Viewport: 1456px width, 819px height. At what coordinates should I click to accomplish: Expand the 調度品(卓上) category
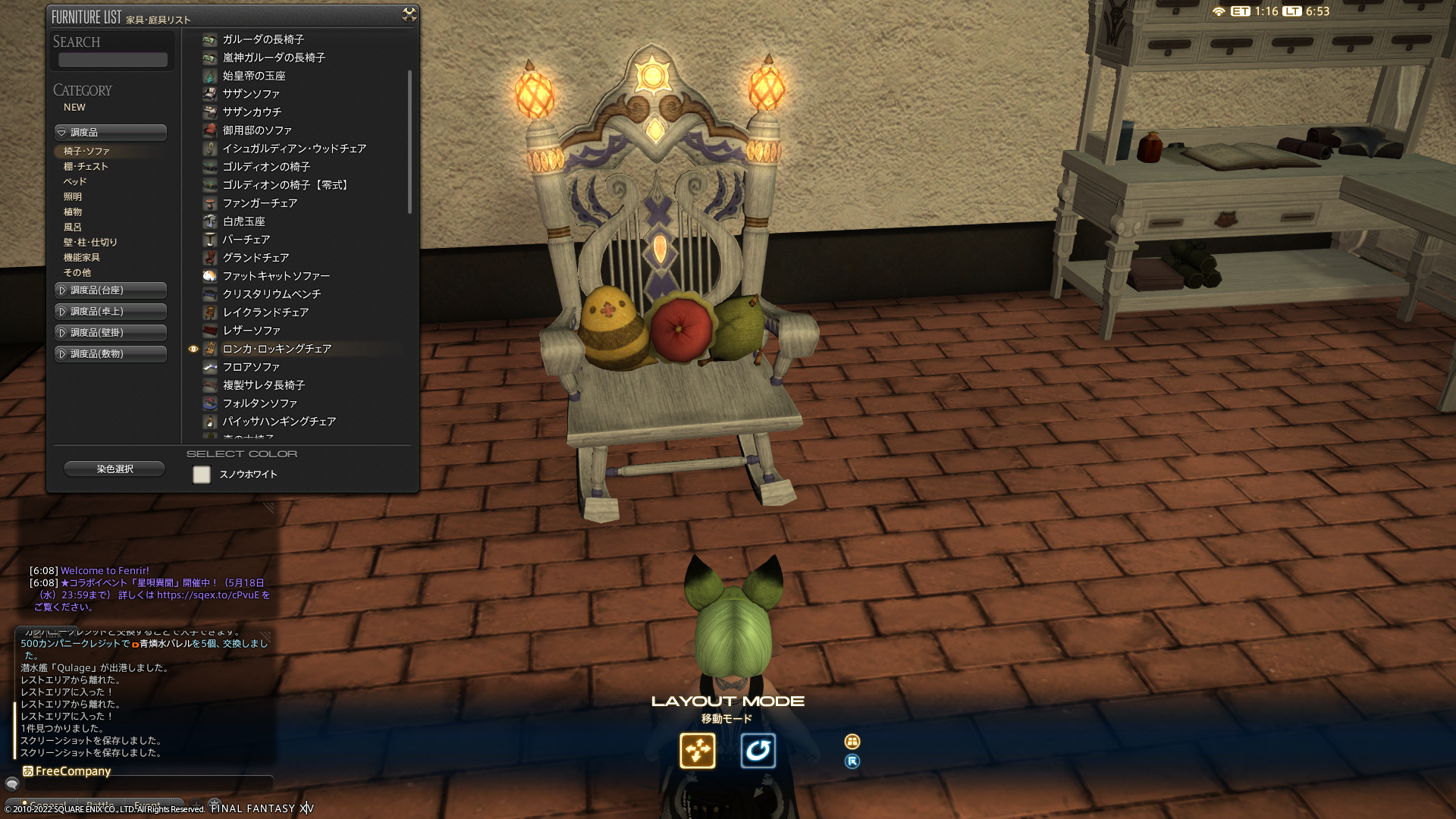point(111,312)
